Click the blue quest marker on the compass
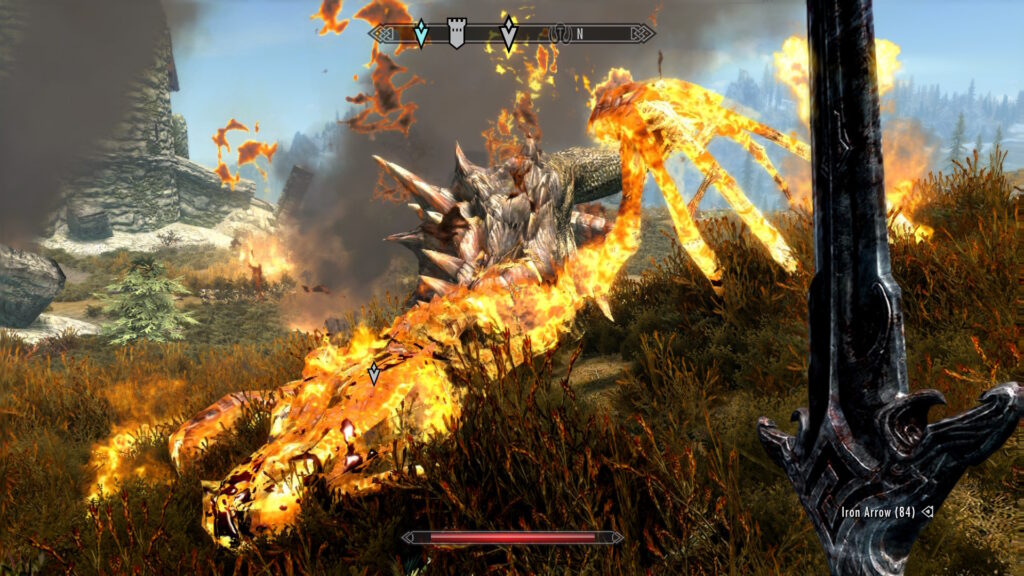The image size is (1024, 576). (421, 33)
